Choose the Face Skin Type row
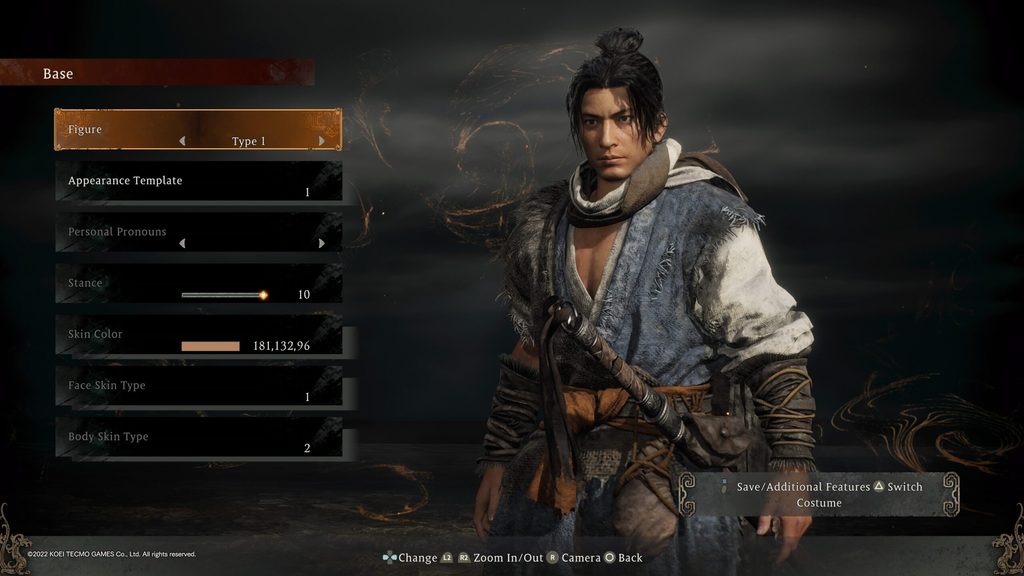Viewport: 1024px width, 576px height. tap(197, 386)
